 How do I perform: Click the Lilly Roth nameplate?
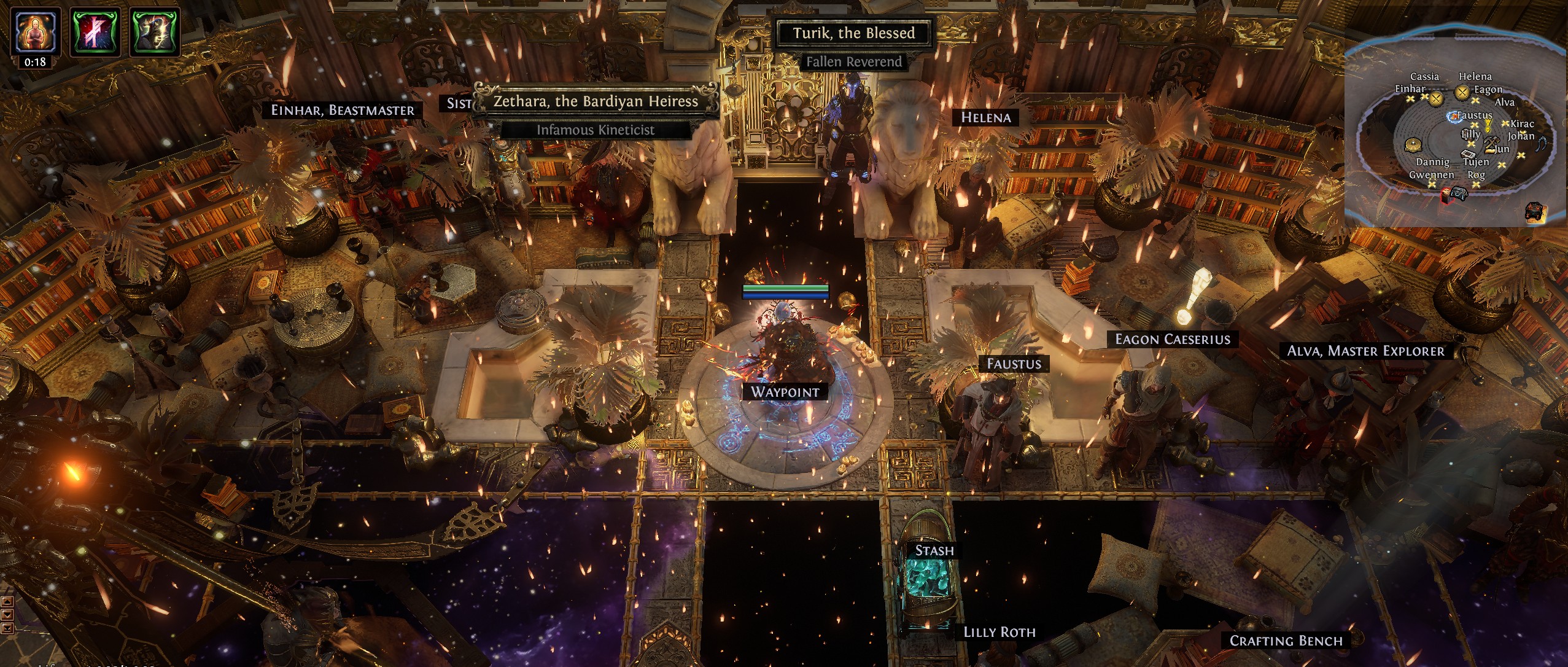(x=999, y=632)
